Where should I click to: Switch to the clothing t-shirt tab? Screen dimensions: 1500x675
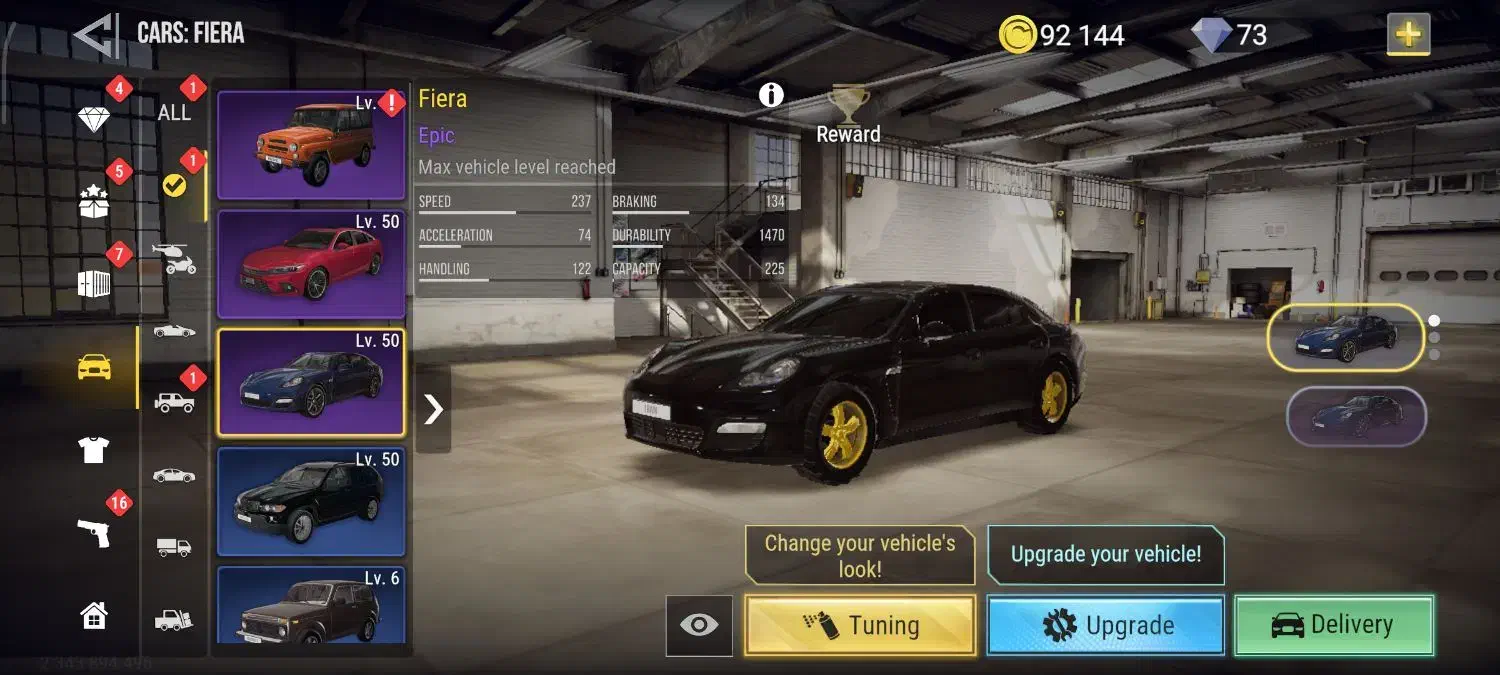(x=93, y=450)
